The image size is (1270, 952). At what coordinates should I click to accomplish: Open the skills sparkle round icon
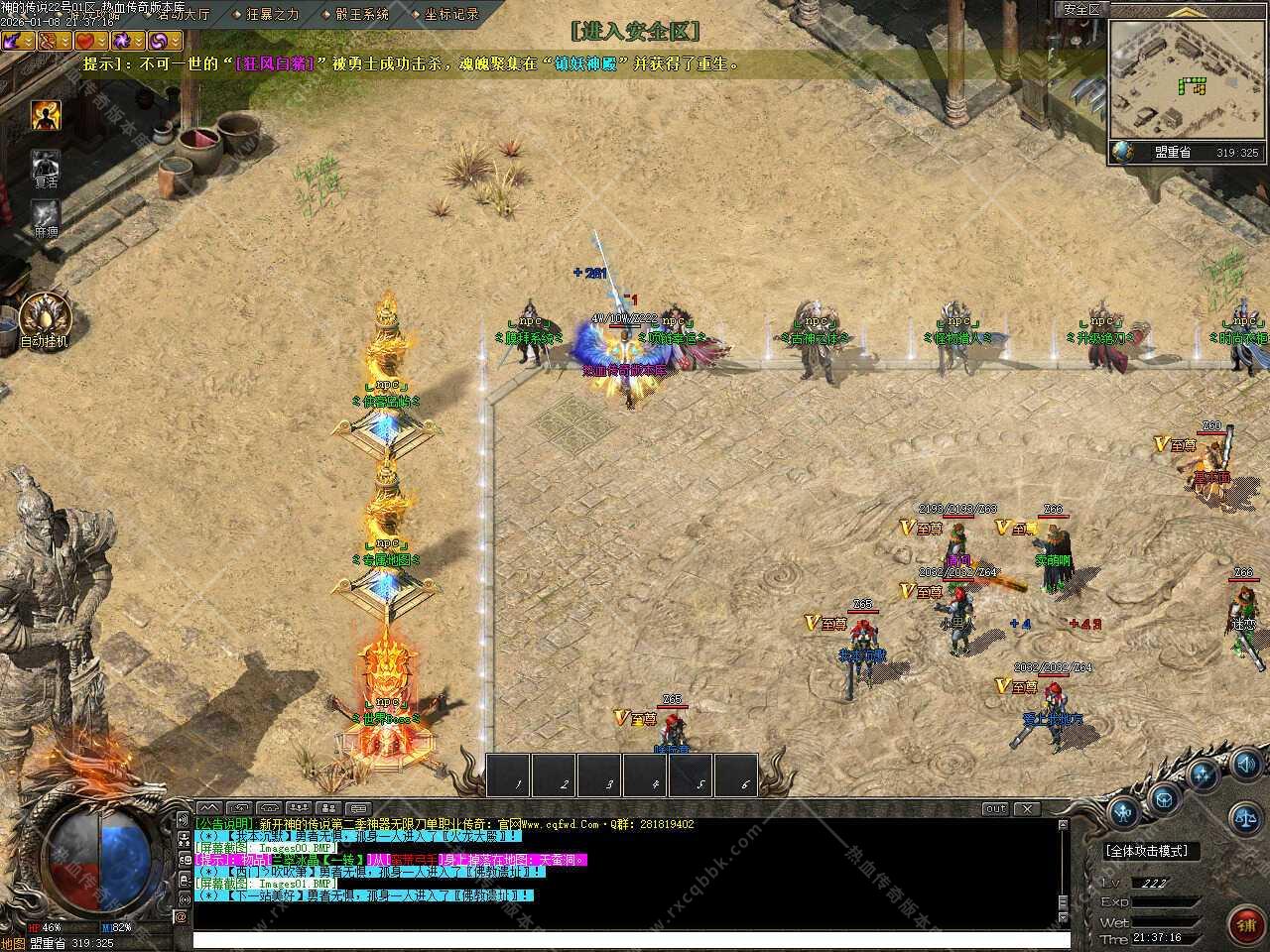coord(1205,774)
